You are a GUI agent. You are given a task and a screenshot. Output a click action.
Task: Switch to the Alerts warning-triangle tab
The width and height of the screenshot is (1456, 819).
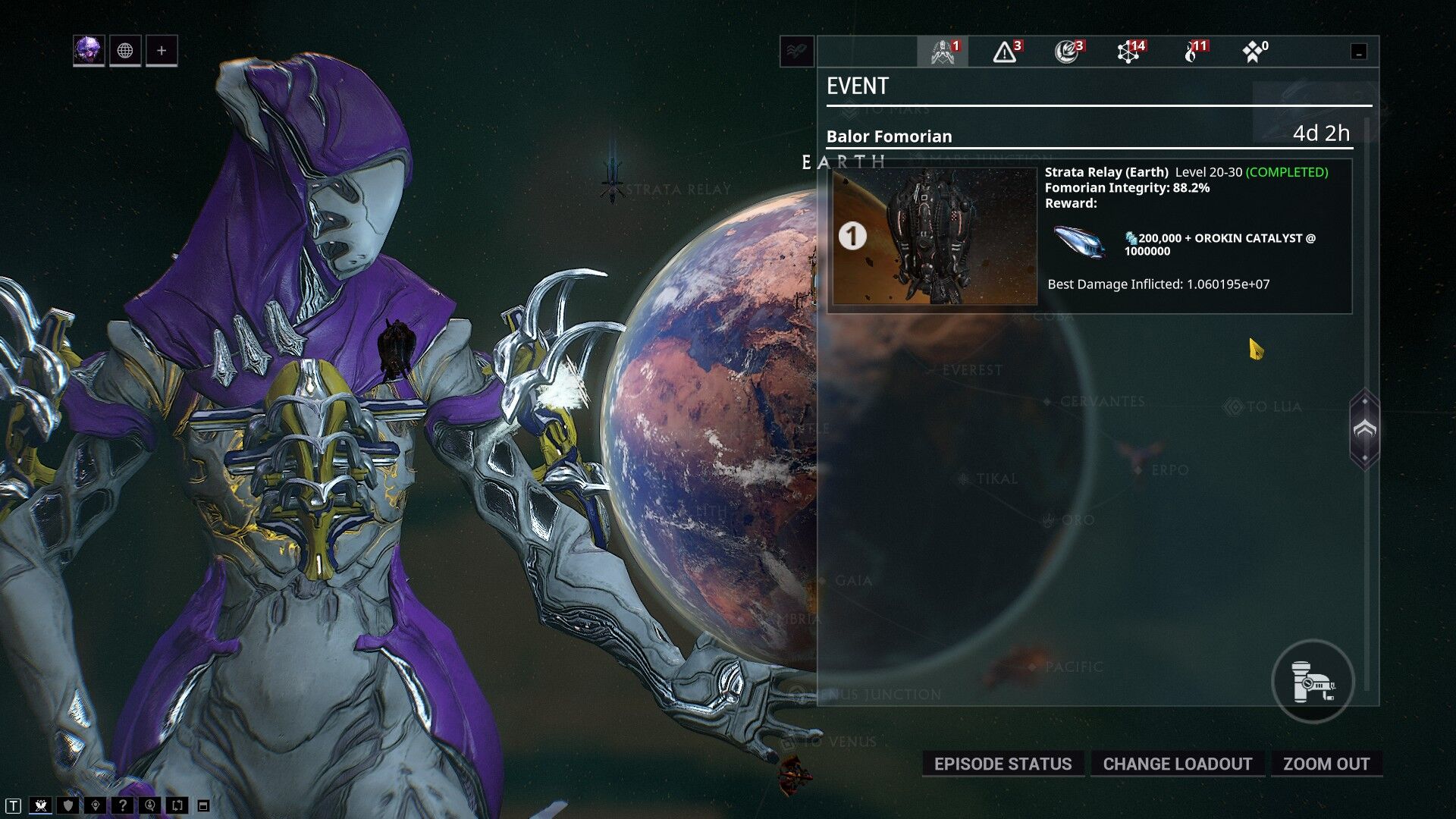1006,52
